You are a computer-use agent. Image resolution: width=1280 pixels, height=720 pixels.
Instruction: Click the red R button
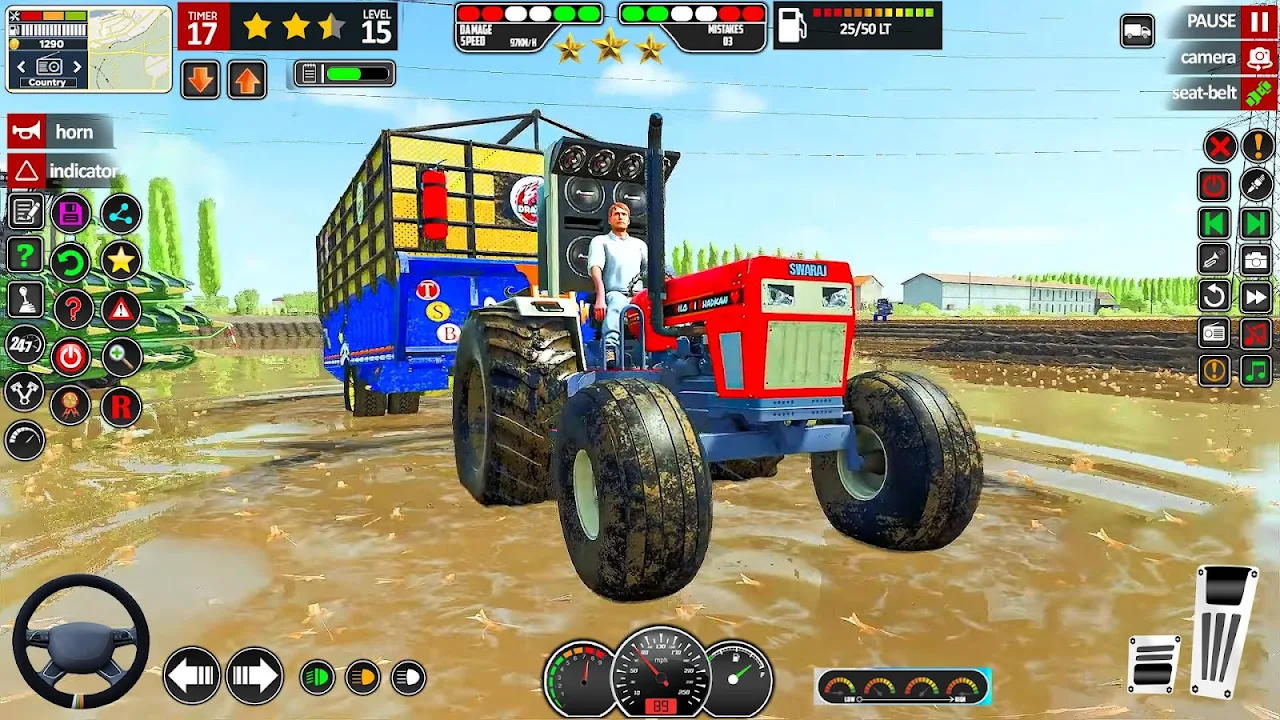(x=121, y=407)
